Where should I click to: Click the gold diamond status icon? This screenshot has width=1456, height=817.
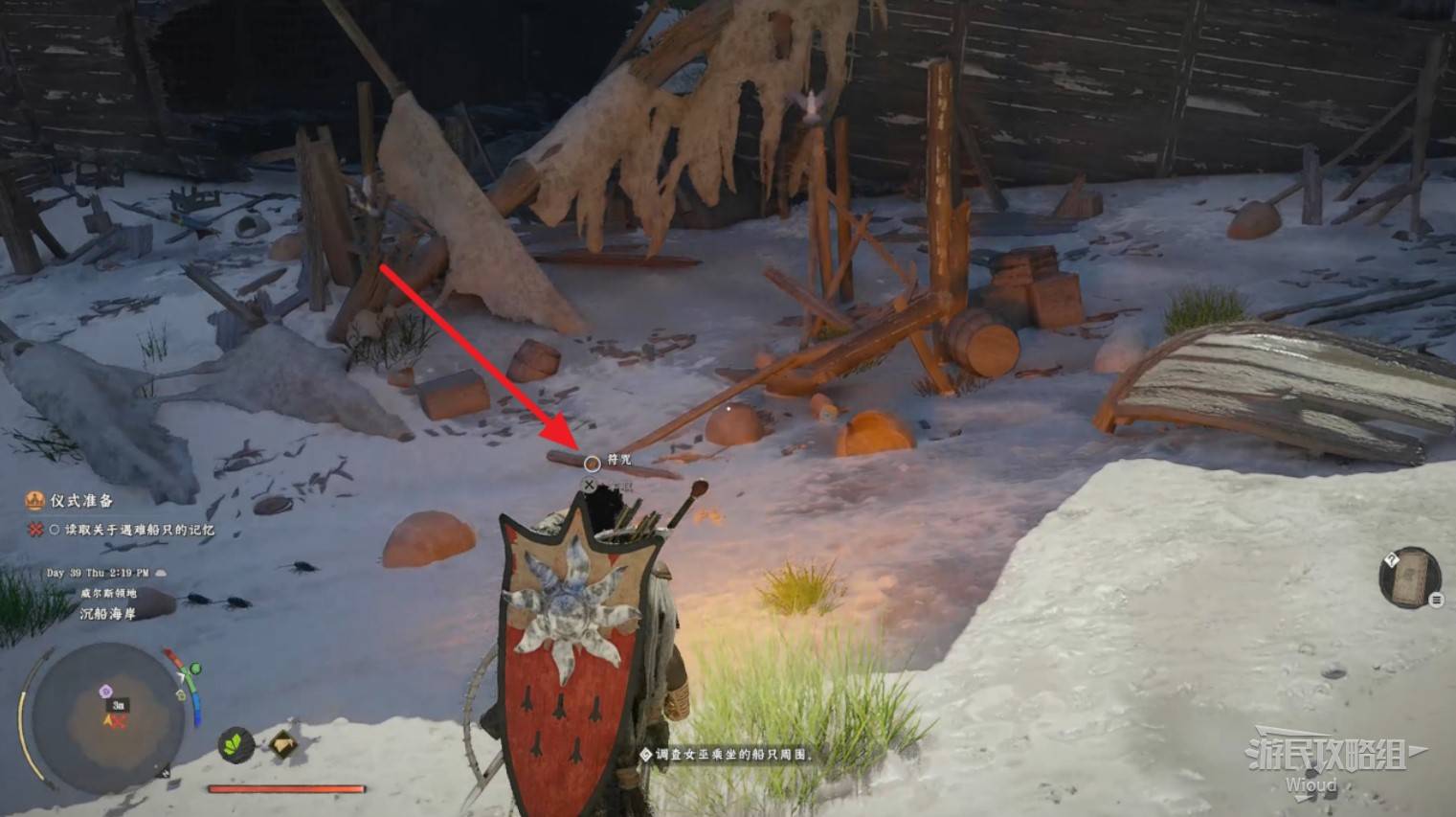click(282, 744)
